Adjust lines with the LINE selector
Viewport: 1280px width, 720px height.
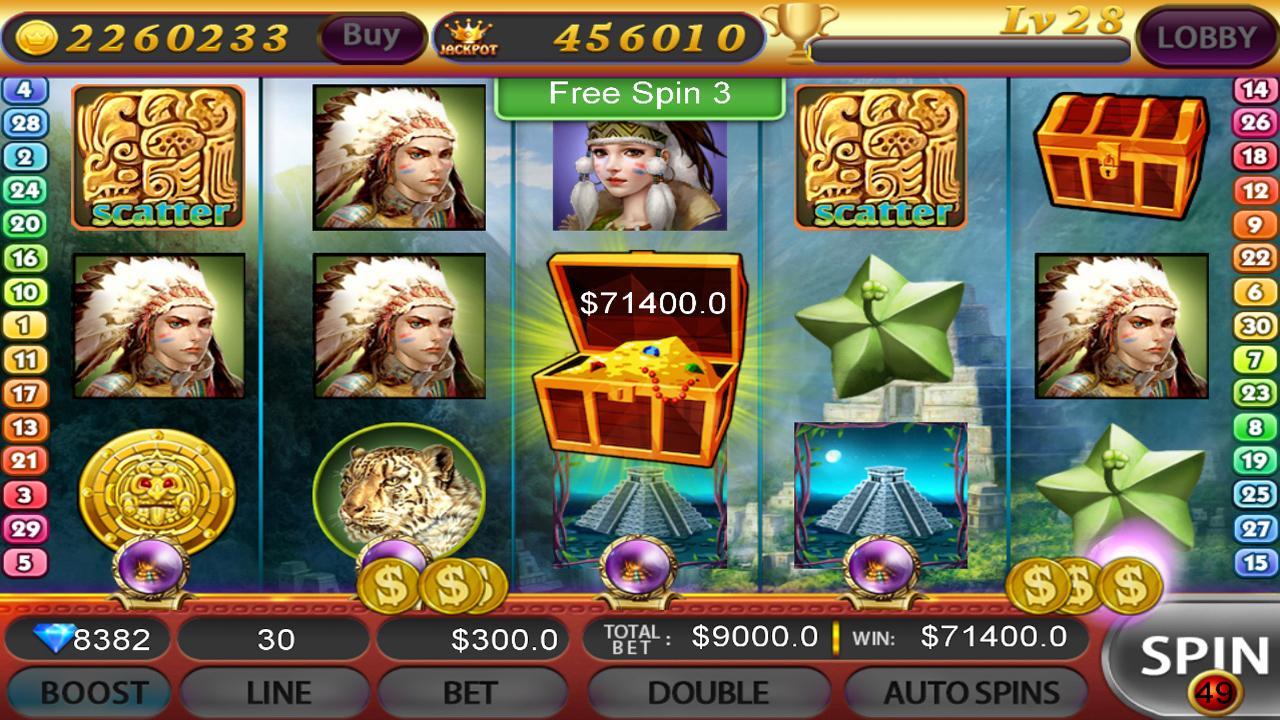pos(275,691)
